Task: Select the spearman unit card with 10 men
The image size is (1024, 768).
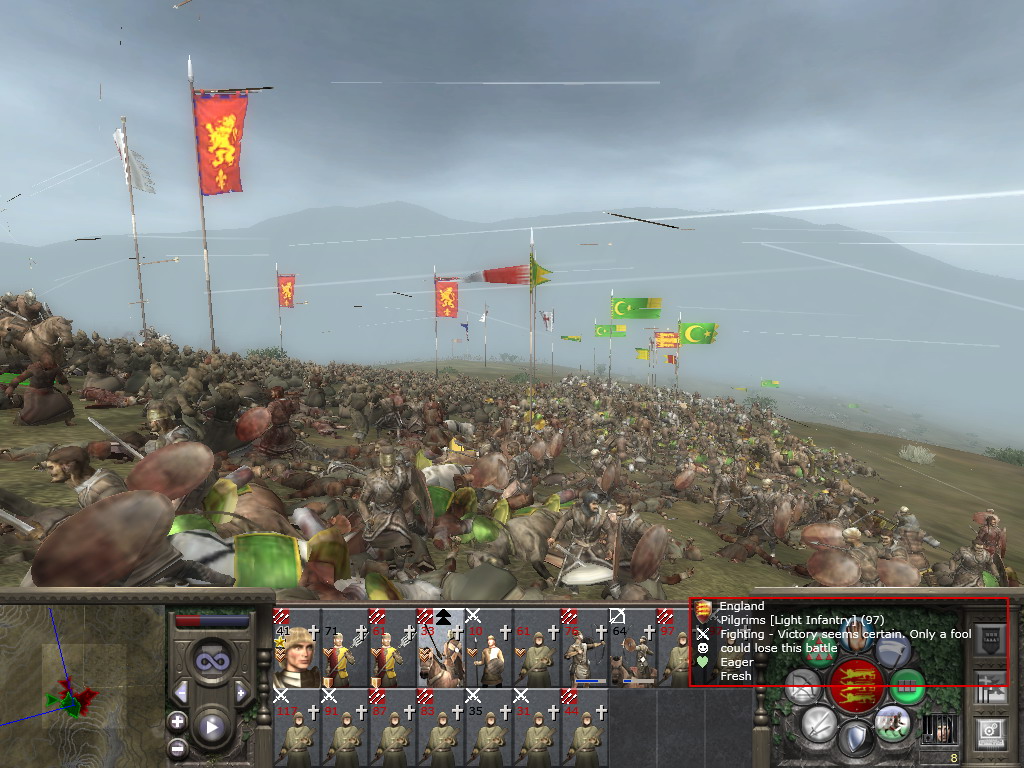Action: (x=488, y=648)
